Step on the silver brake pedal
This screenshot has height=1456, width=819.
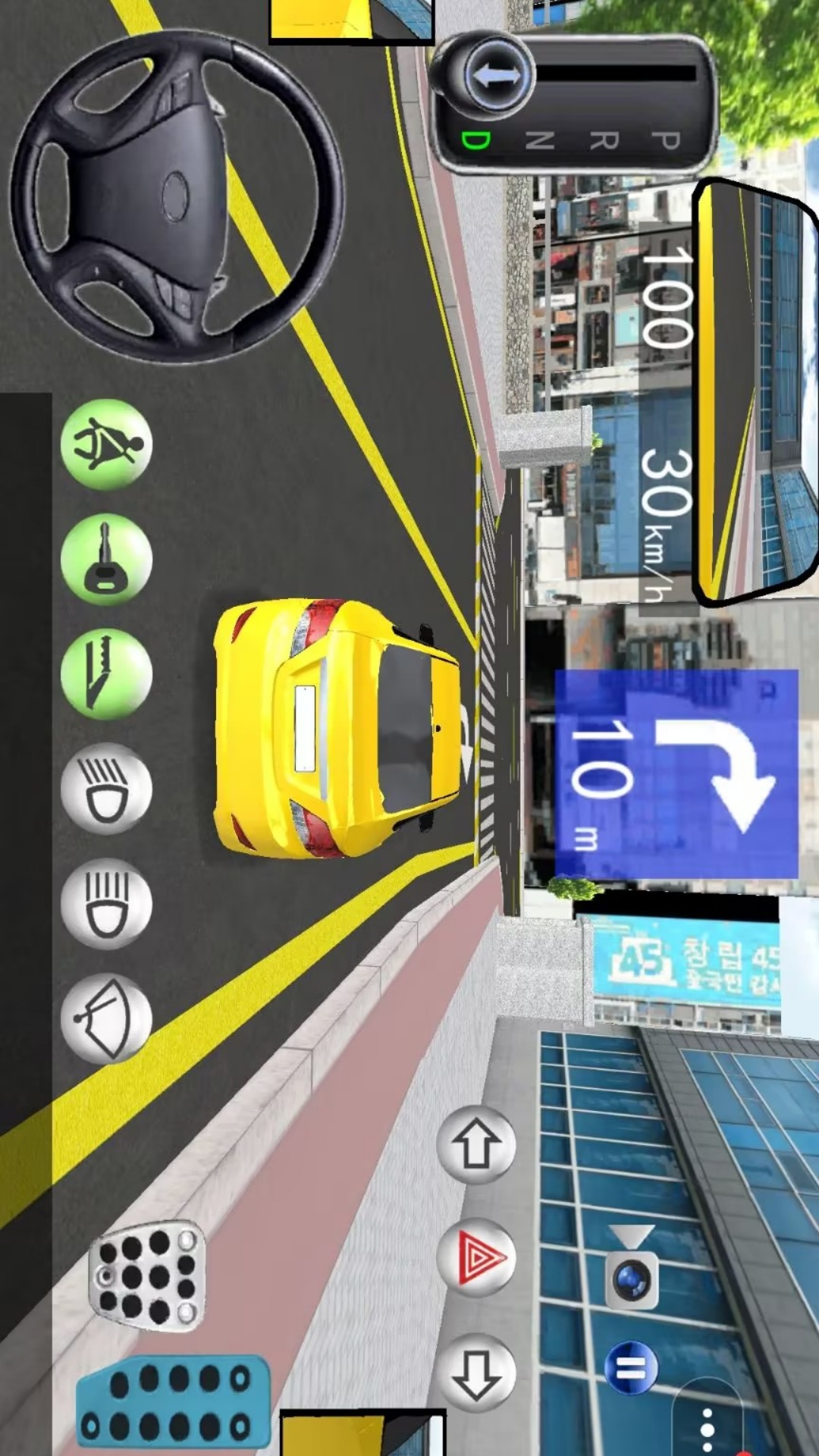(147, 1276)
